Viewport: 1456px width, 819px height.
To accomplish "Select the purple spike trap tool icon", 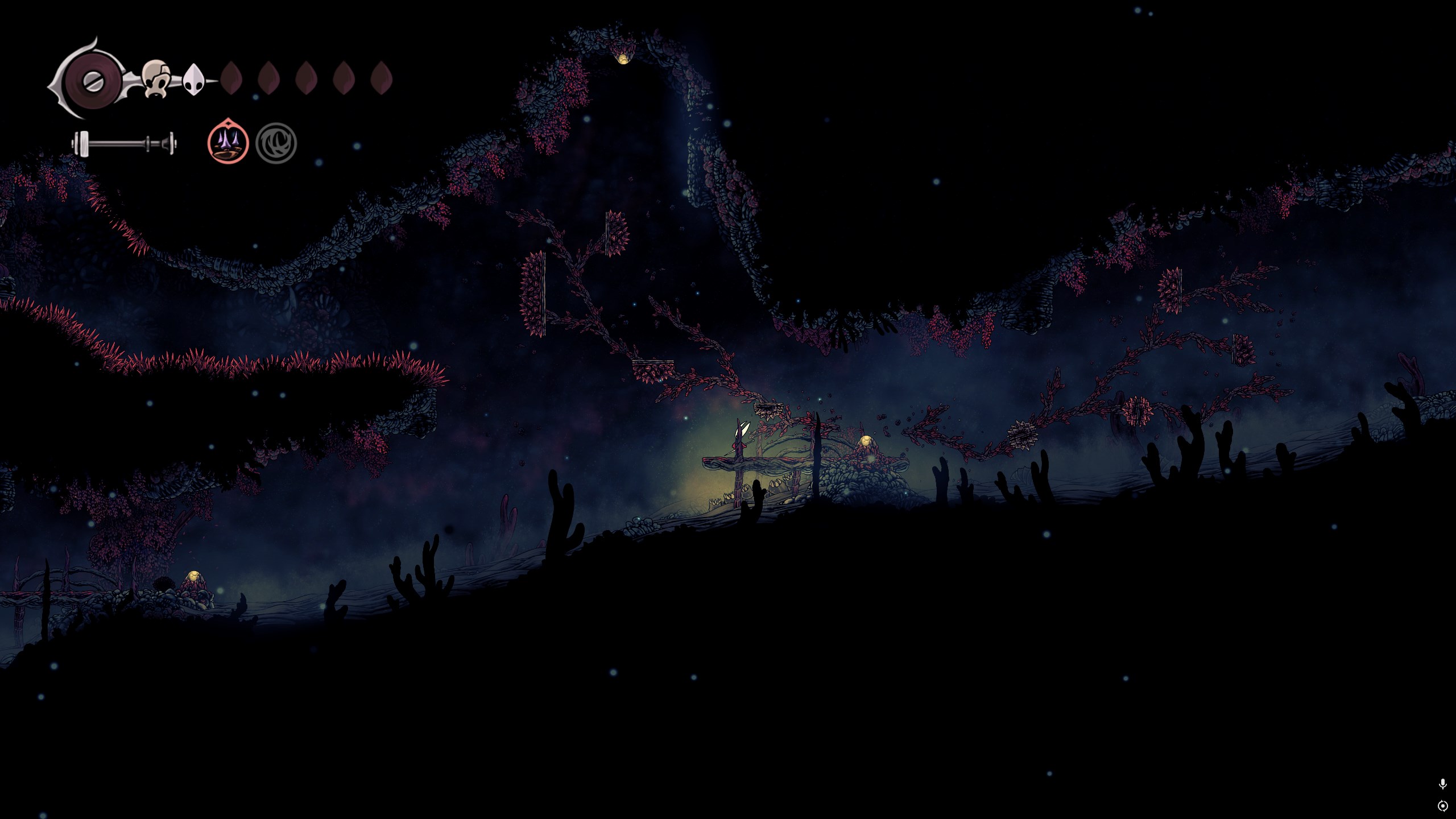I will pos(228,143).
